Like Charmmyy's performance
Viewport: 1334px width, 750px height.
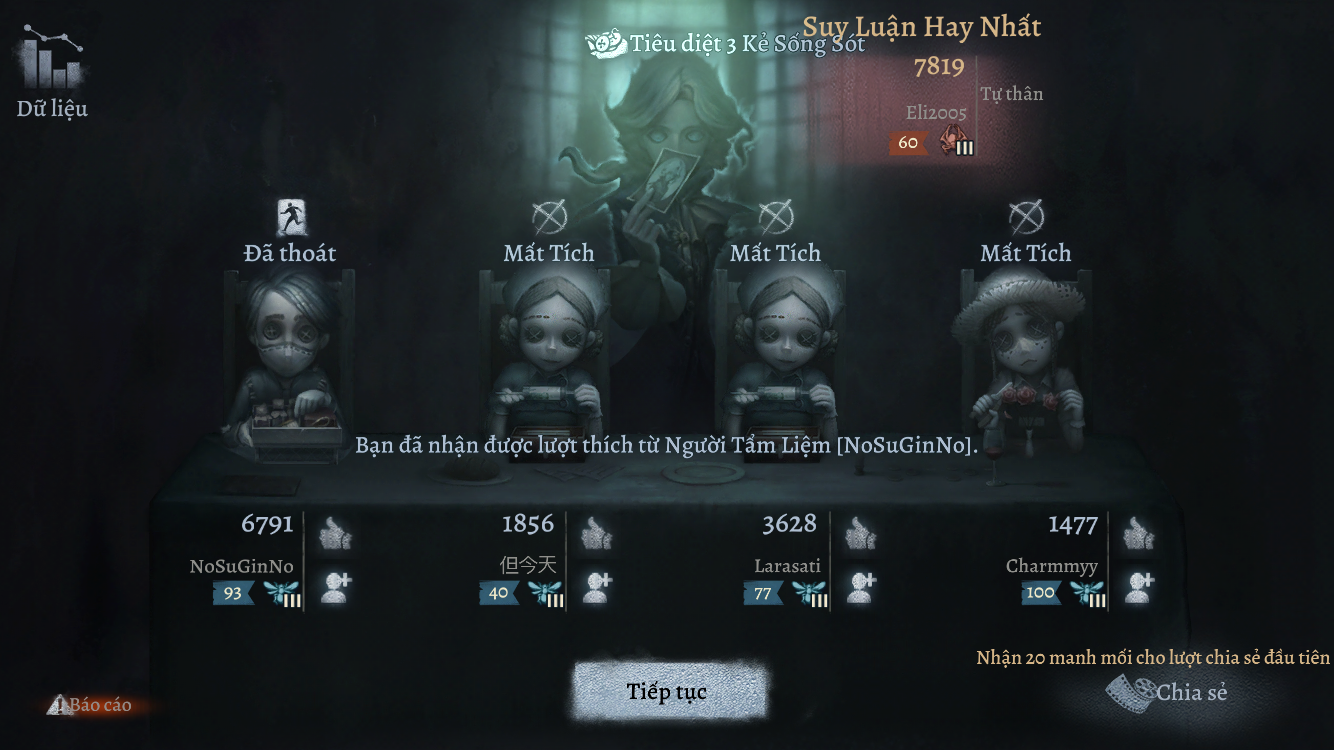click(x=1137, y=534)
